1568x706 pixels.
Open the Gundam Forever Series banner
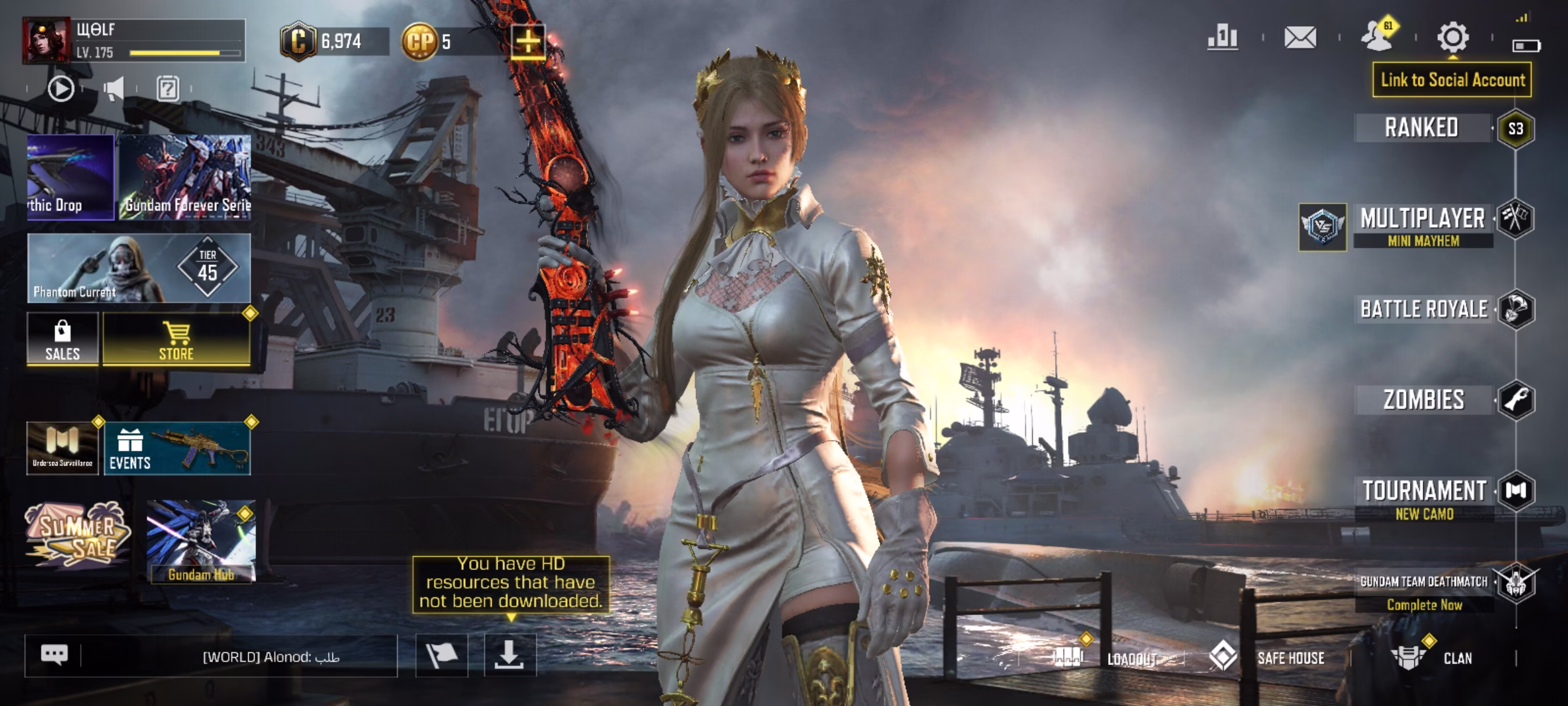(185, 177)
